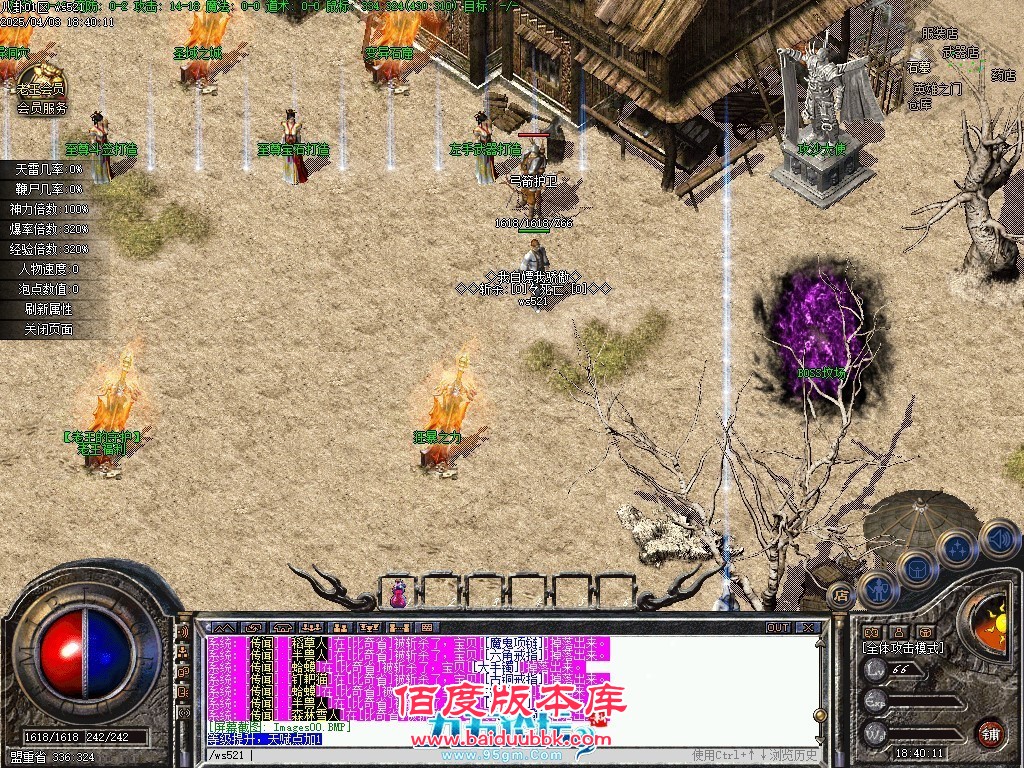Screen dimensions: 1024x768
Task: Click the chat log scrollbar handle
Action: [821, 713]
